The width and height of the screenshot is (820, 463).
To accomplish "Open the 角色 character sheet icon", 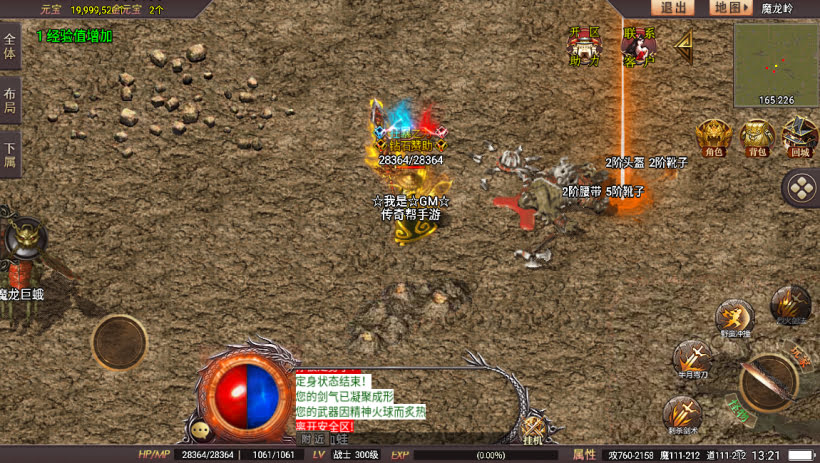I will [x=714, y=137].
